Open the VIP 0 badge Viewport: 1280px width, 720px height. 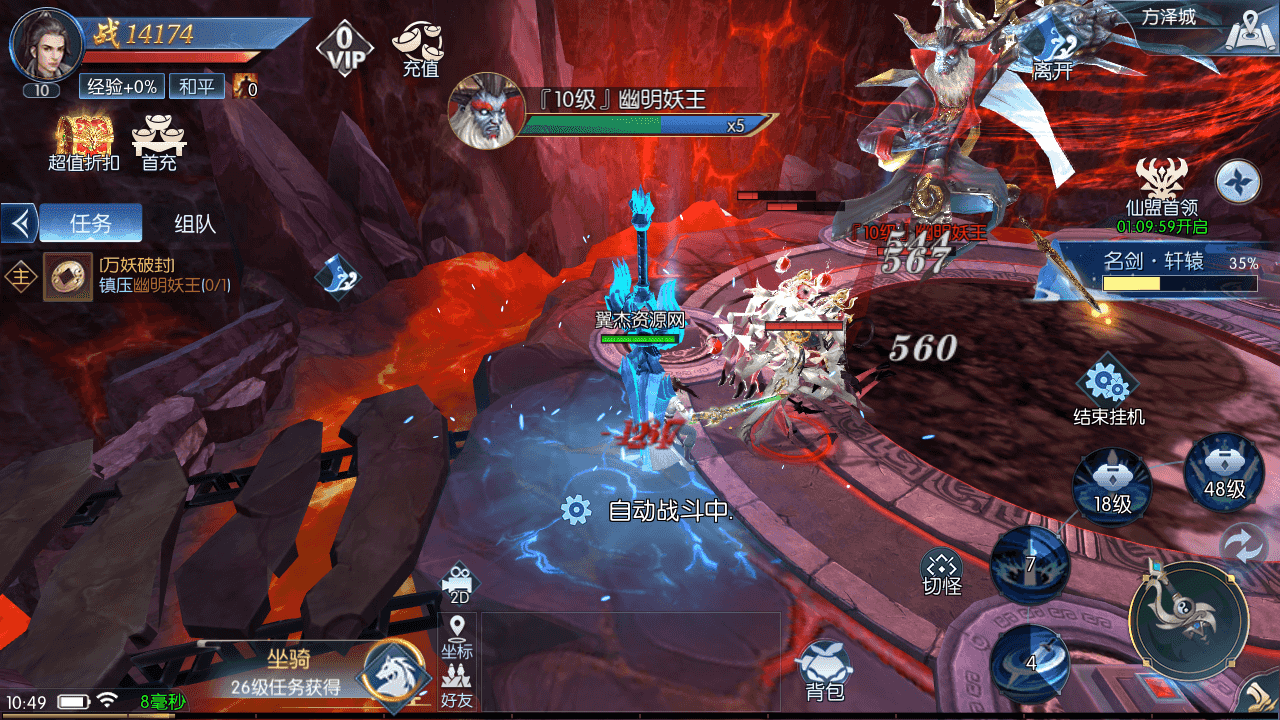pyautogui.click(x=344, y=47)
